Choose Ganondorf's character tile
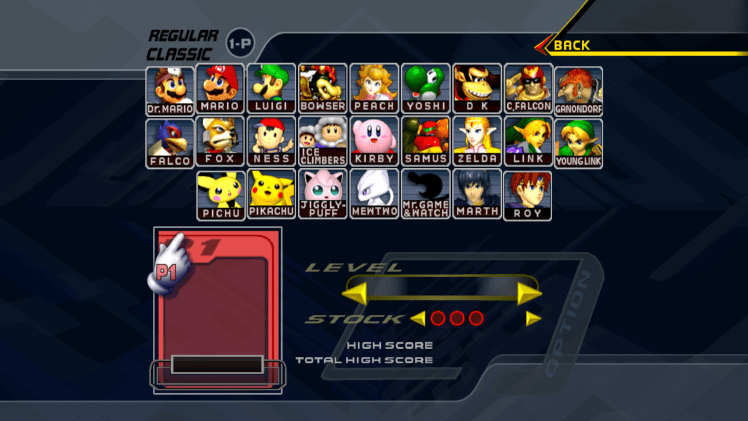The height and width of the screenshot is (421, 748). (x=579, y=90)
